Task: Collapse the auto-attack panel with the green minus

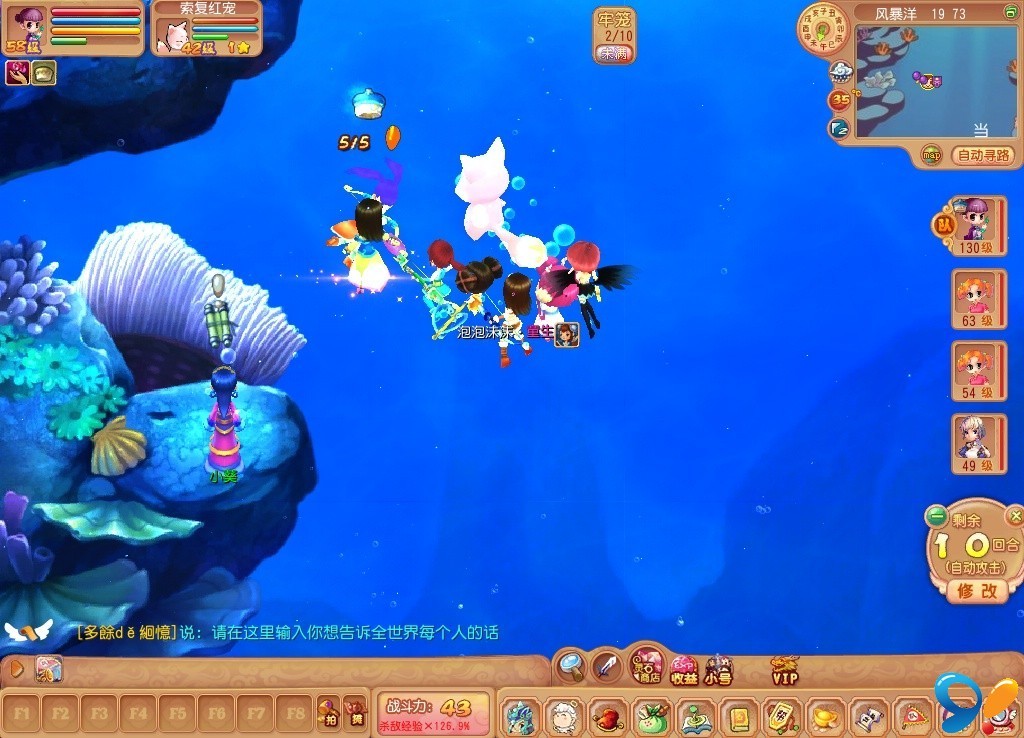Action: coord(936,516)
